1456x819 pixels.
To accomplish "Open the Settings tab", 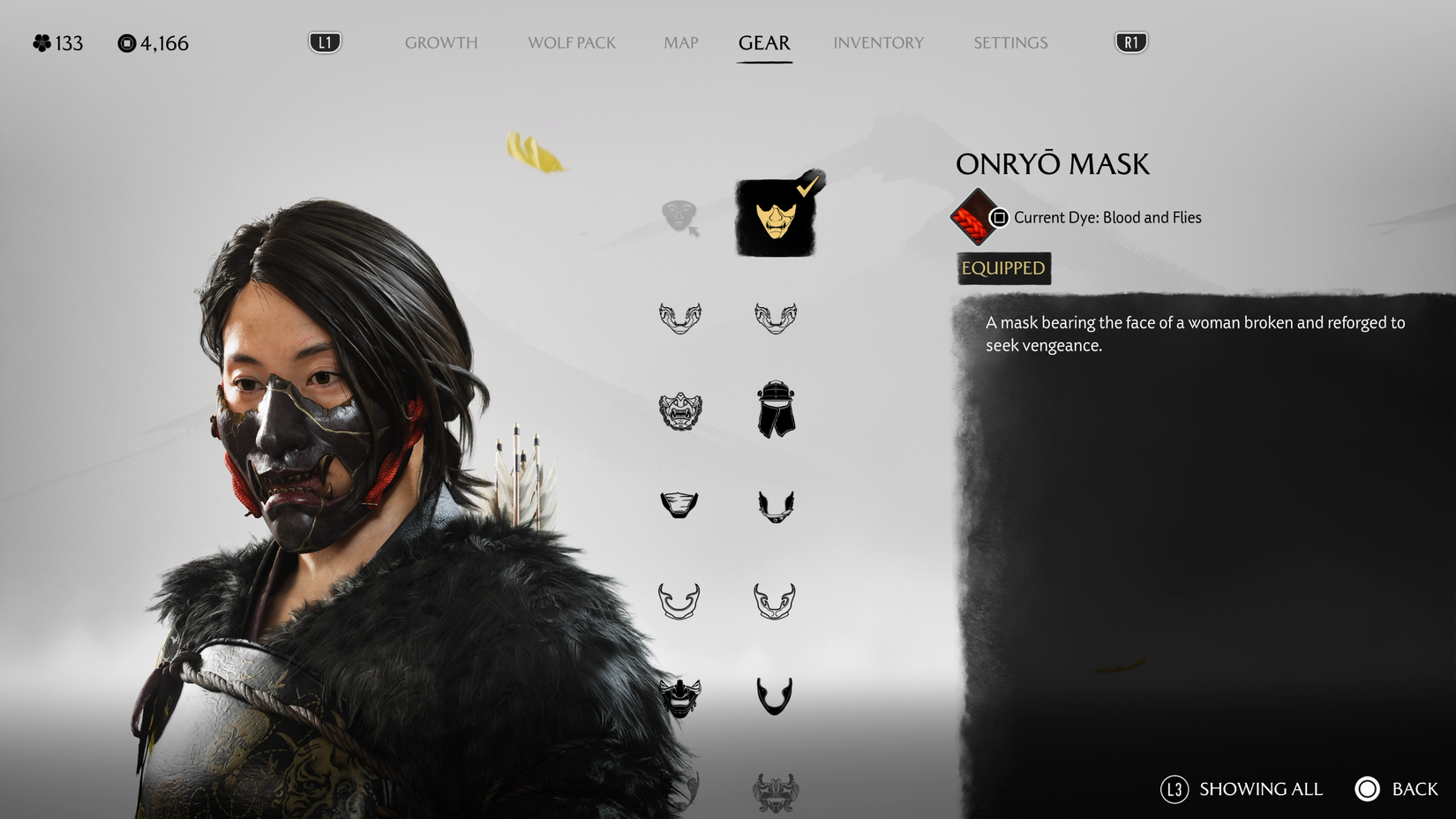I will click(x=1009, y=42).
